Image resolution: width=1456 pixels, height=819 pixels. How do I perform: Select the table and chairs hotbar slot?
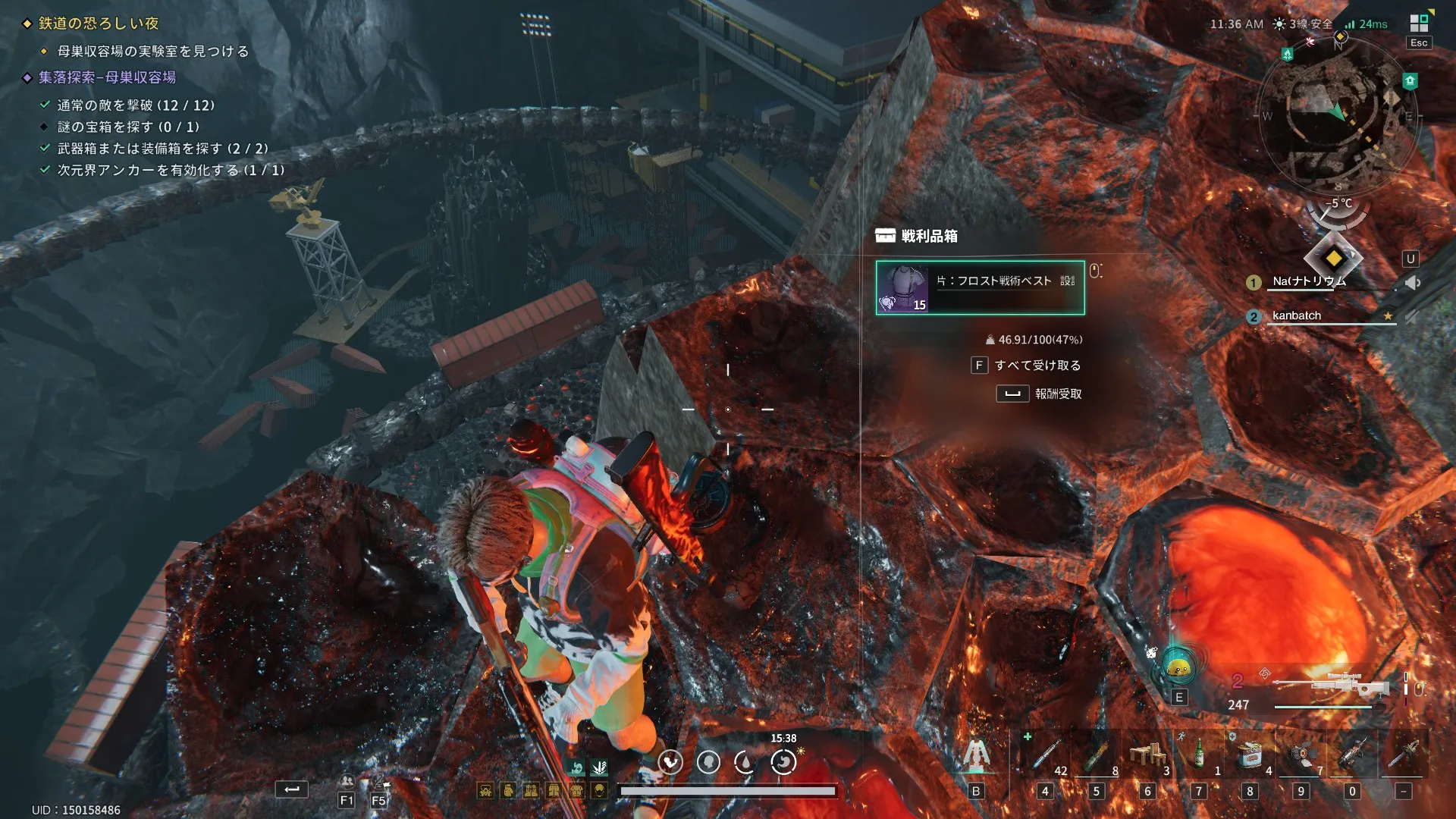[x=1147, y=755]
